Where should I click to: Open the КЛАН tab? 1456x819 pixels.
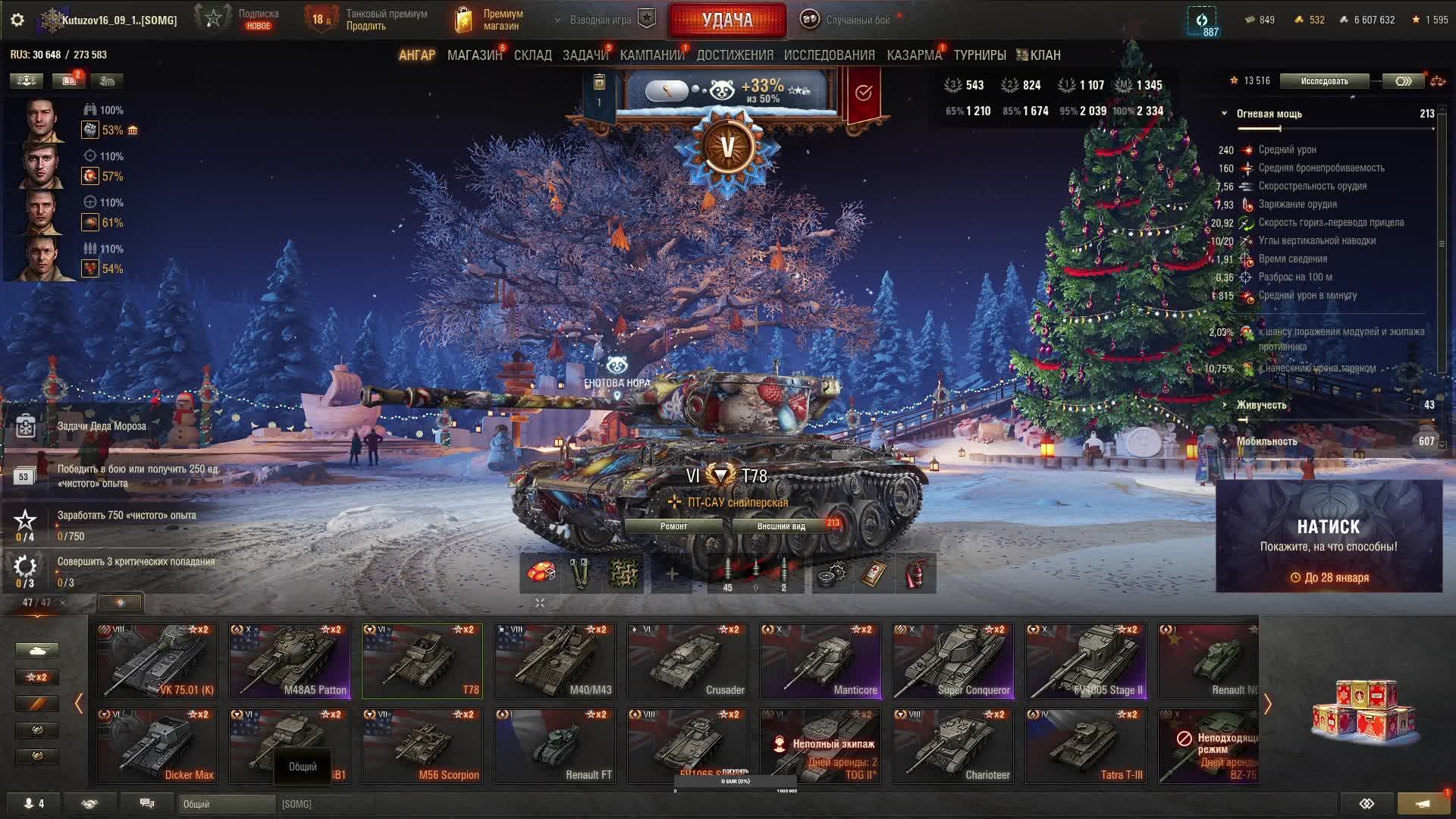[1039, 55]
